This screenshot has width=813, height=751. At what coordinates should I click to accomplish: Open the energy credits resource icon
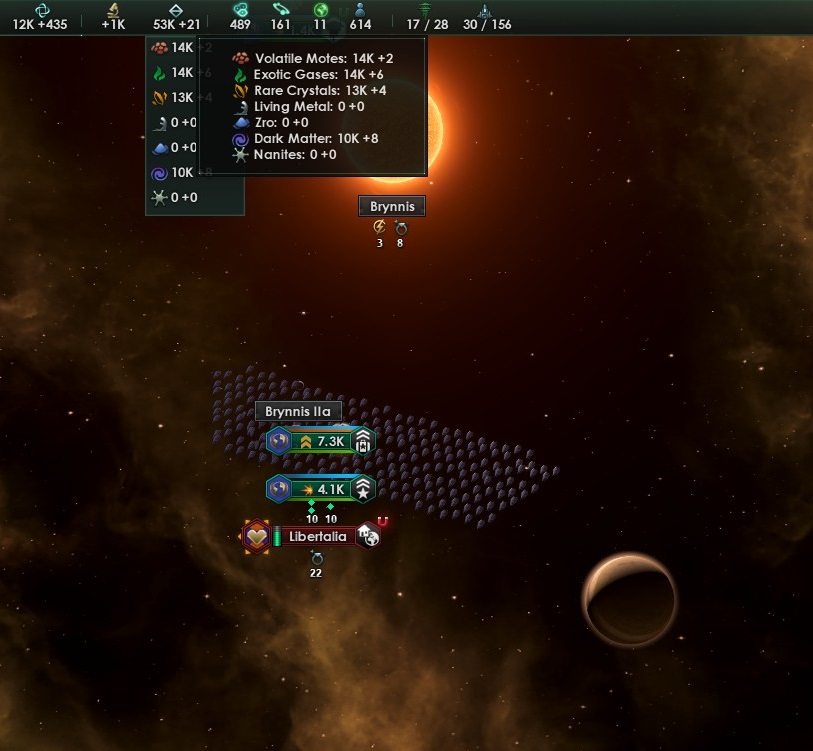pos(41,9)
